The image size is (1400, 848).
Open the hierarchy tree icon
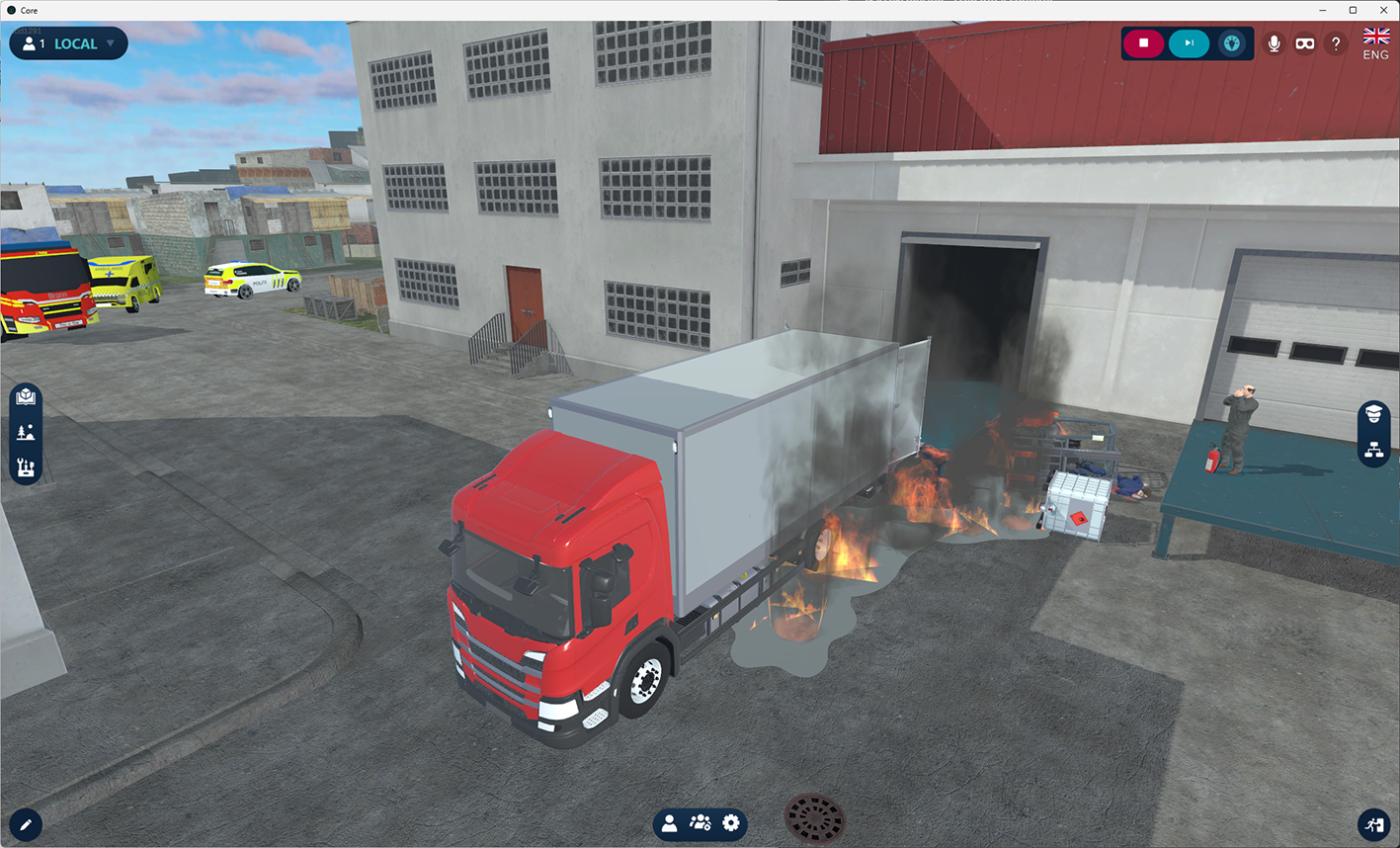[1373, 450]
